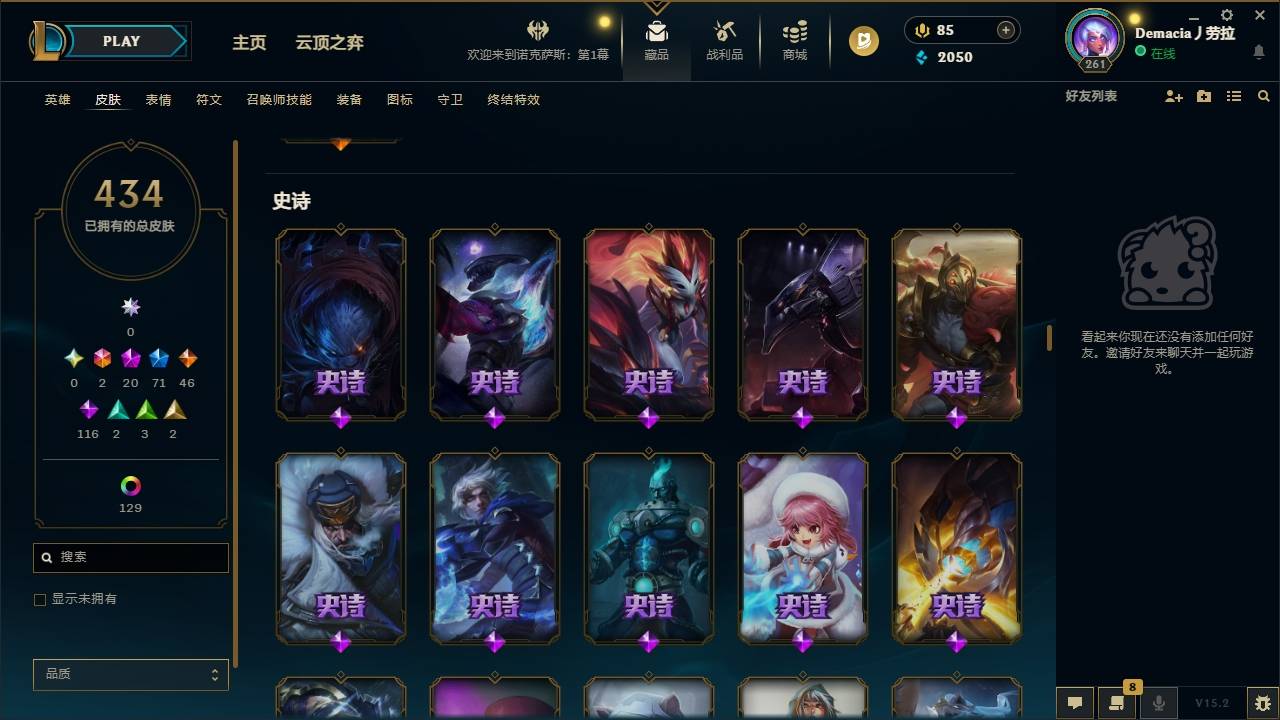The width and height of the screenshot is (1280, 720).
Task: Switch to the 表情 collection tab
Action: (x=158, y=99)
